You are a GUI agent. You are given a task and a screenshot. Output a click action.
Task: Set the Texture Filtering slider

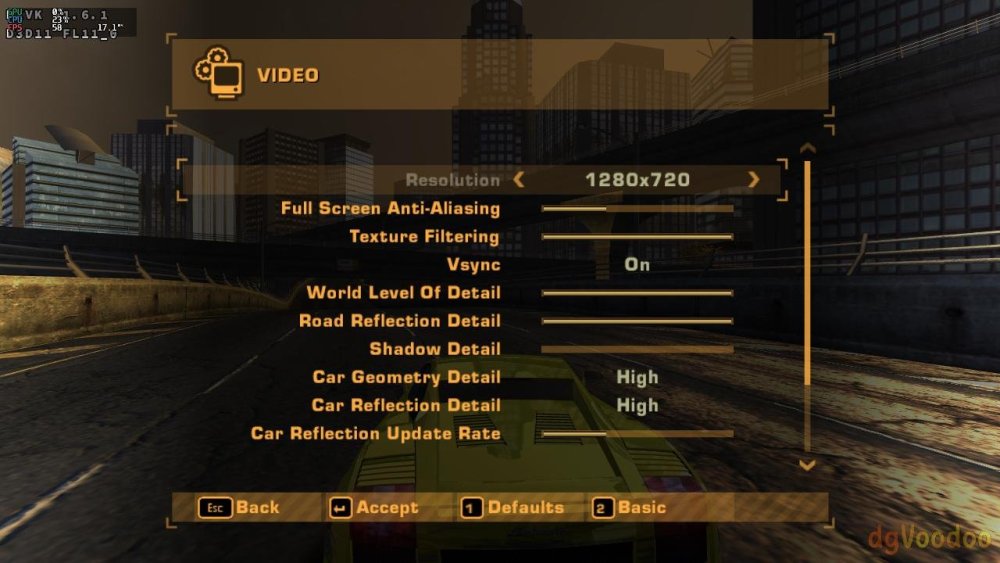coord(637,237)
